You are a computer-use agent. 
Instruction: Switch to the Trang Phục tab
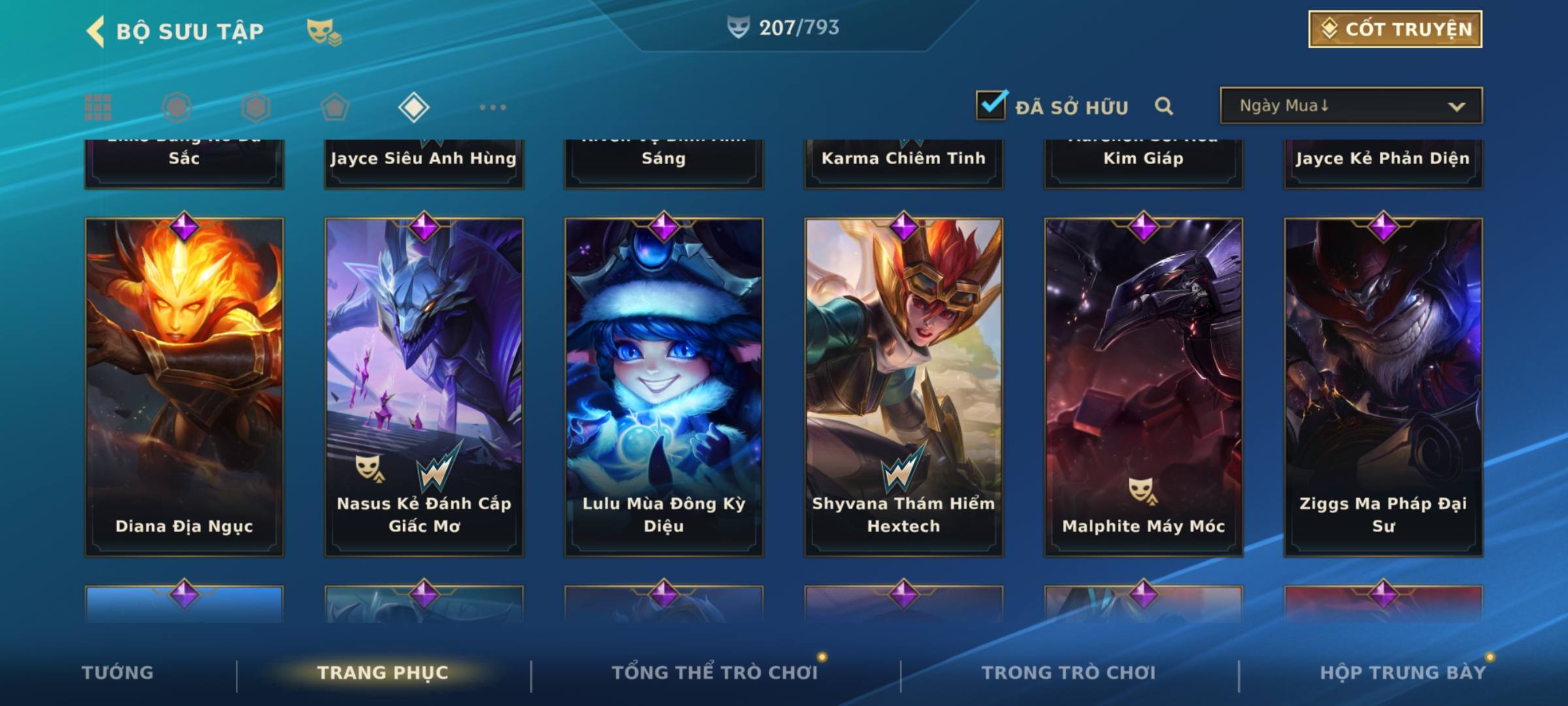(383, 673)
